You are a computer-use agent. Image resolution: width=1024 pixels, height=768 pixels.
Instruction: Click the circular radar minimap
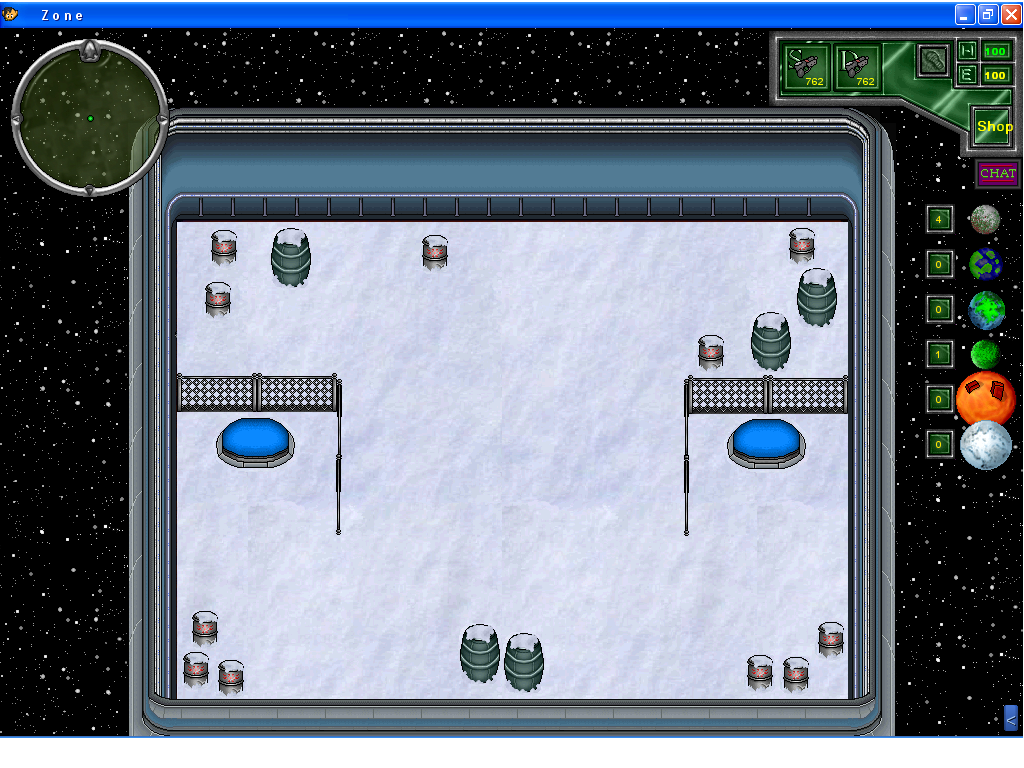89,118
